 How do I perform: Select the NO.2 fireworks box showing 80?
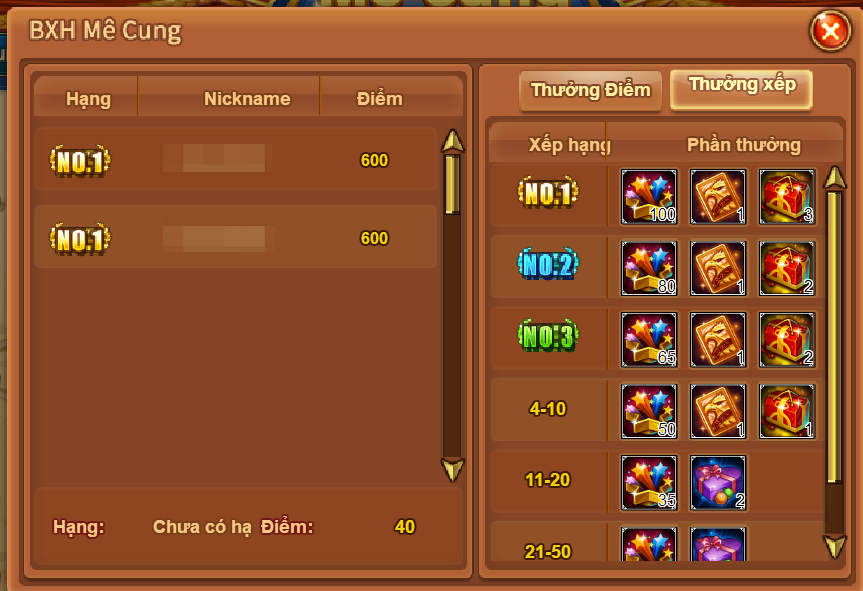click(650, 268)
